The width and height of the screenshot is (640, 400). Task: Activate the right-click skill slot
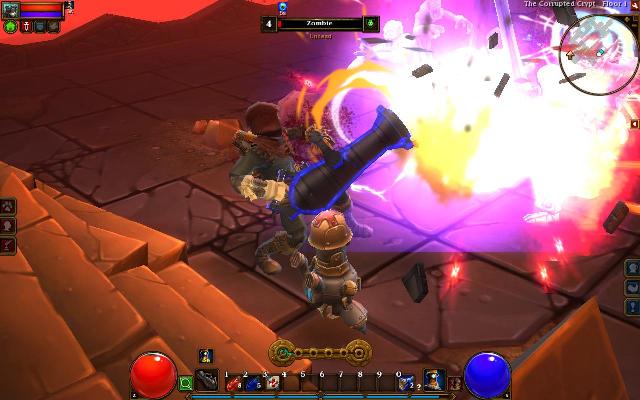click(x=434, y=380)
